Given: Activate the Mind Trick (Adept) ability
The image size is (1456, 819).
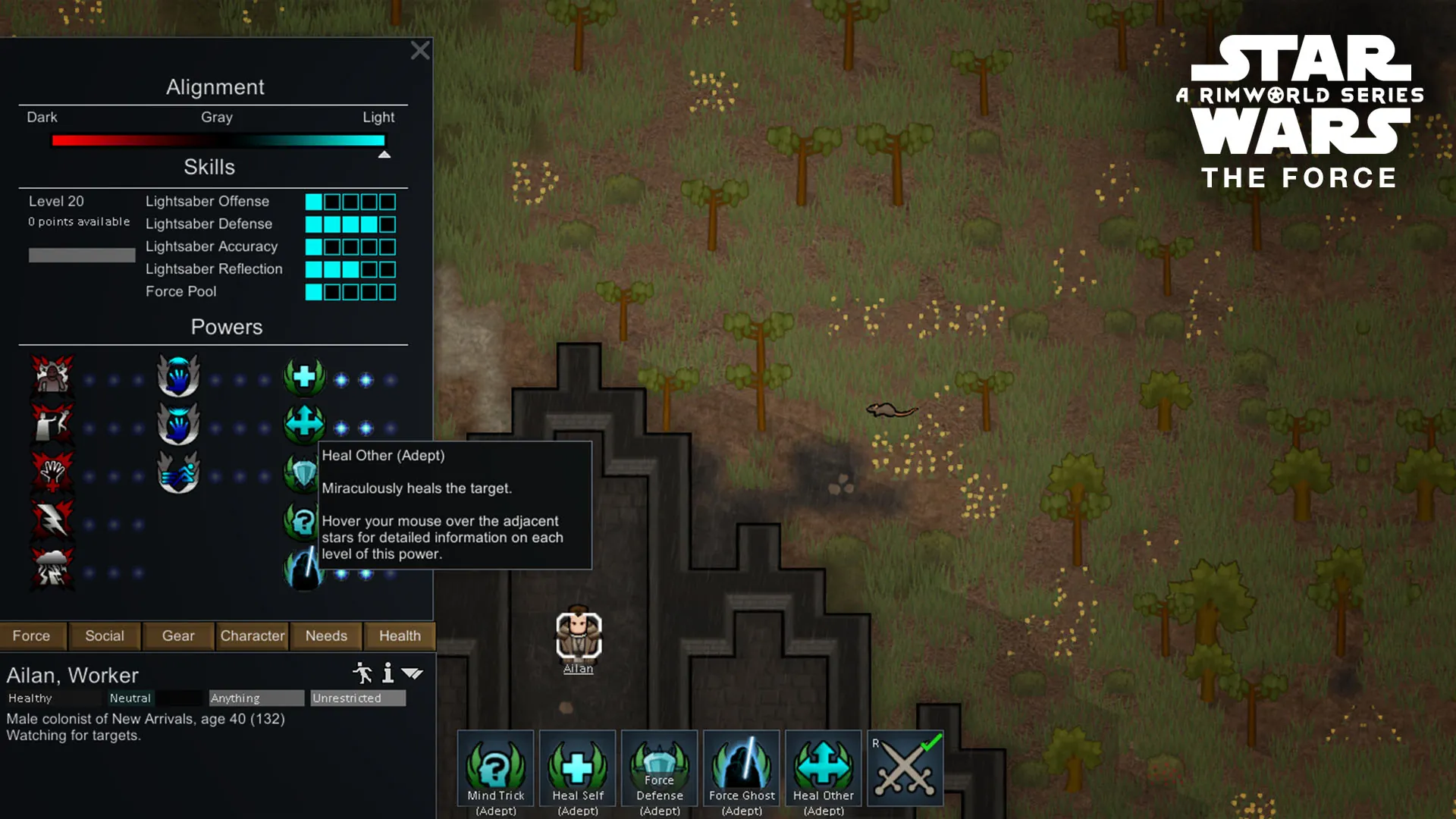Looking at the screenshot, I should point(496,768).
